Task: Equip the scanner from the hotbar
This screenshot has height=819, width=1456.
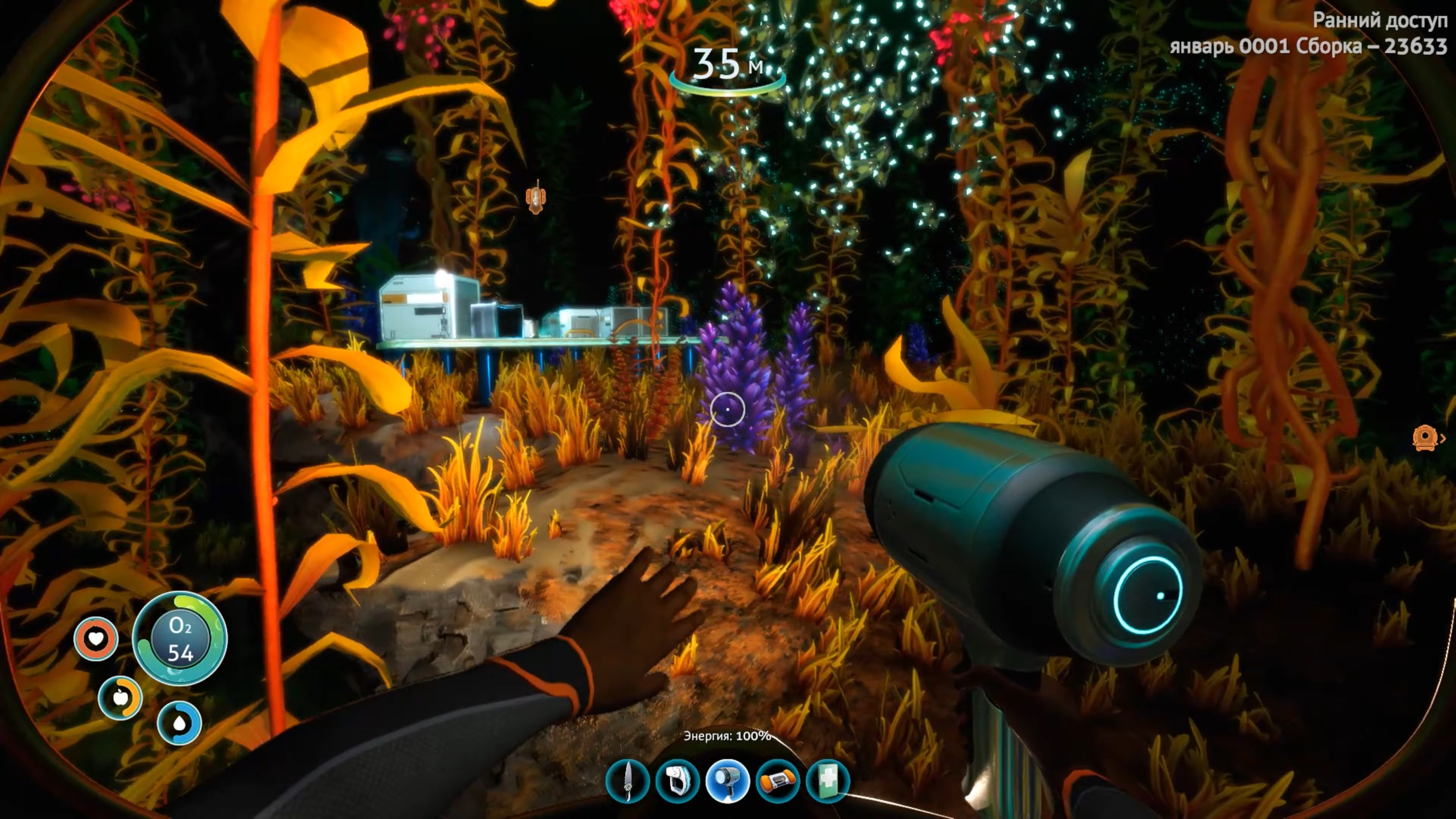Action: 677,782
